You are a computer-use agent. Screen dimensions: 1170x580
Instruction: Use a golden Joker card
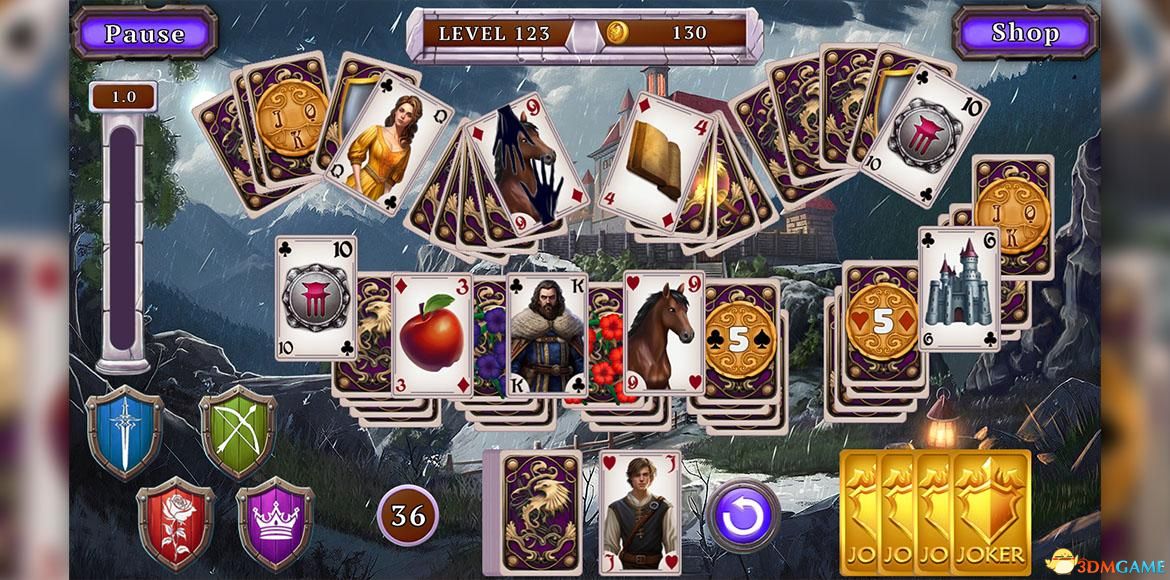pos(990,512)
